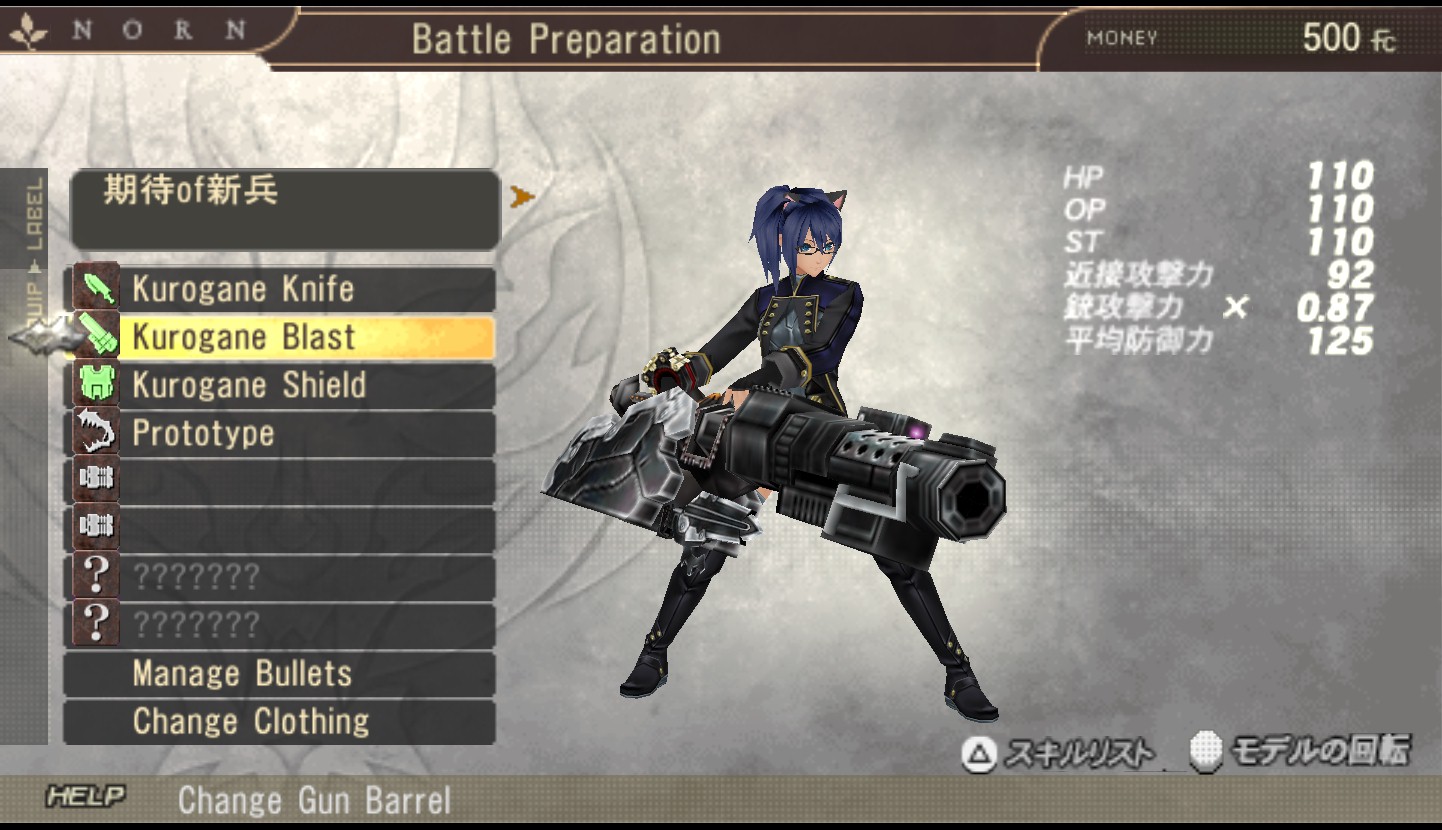Open Manage Bullets
The width and height of the screenshot is (1442, 830).
[x=280, y=674]
